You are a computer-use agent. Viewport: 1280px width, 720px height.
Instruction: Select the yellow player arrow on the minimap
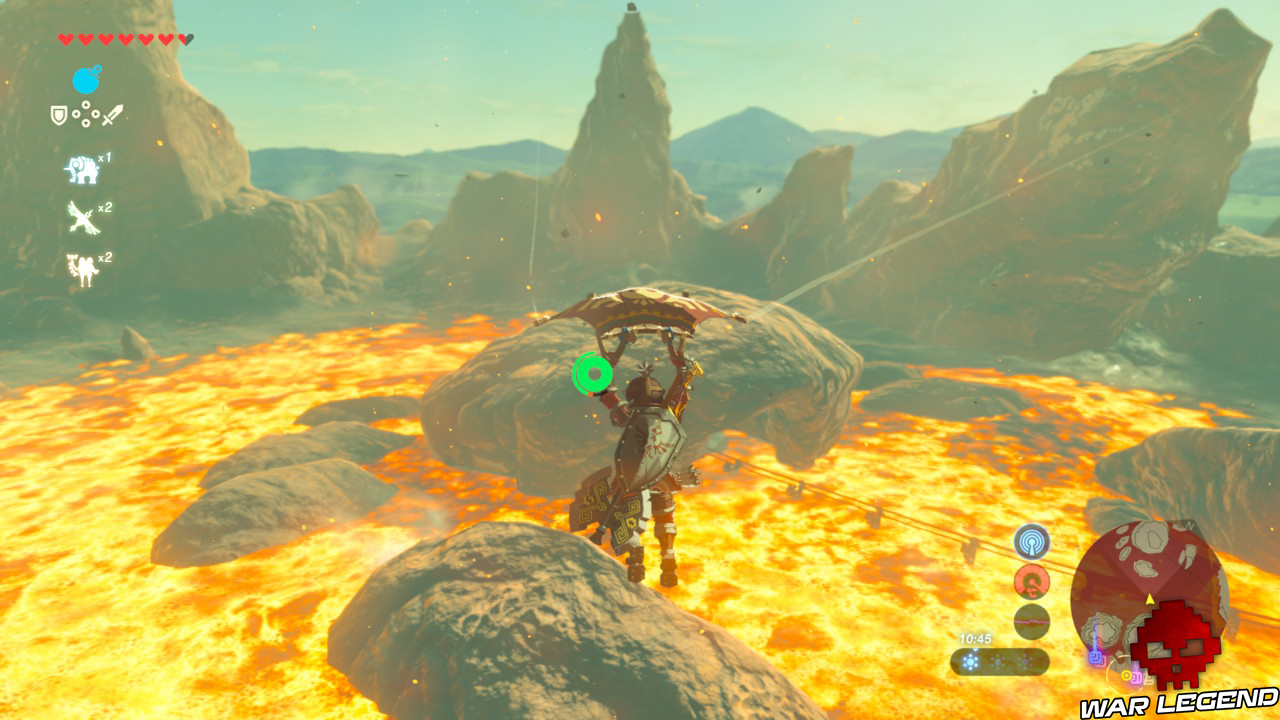coord(1149,600)
